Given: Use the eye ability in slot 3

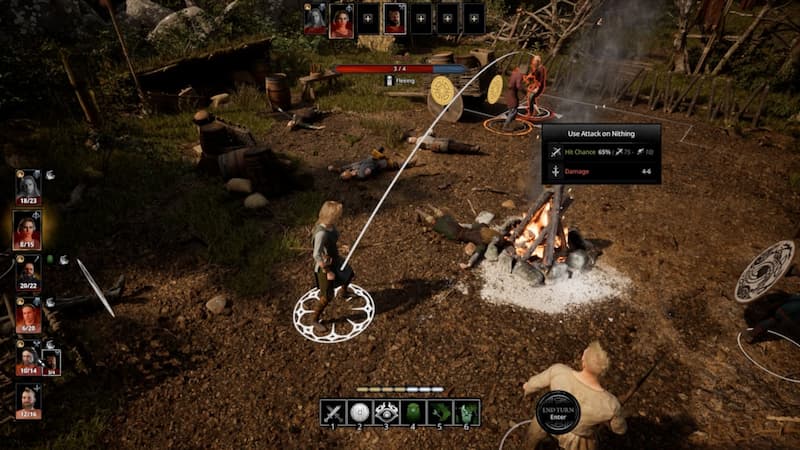Looking at the screenshot, I should pyautogui.click(x=387, y=412).
